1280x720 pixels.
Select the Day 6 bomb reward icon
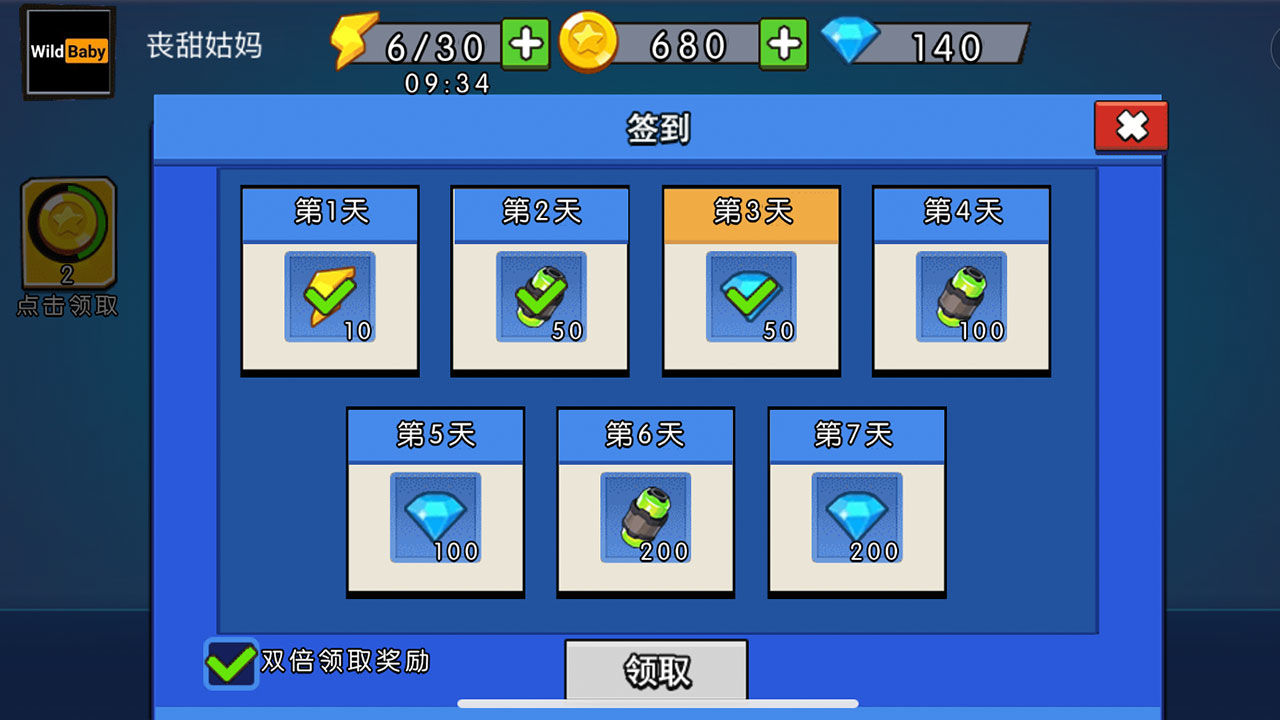pos(646,517)
